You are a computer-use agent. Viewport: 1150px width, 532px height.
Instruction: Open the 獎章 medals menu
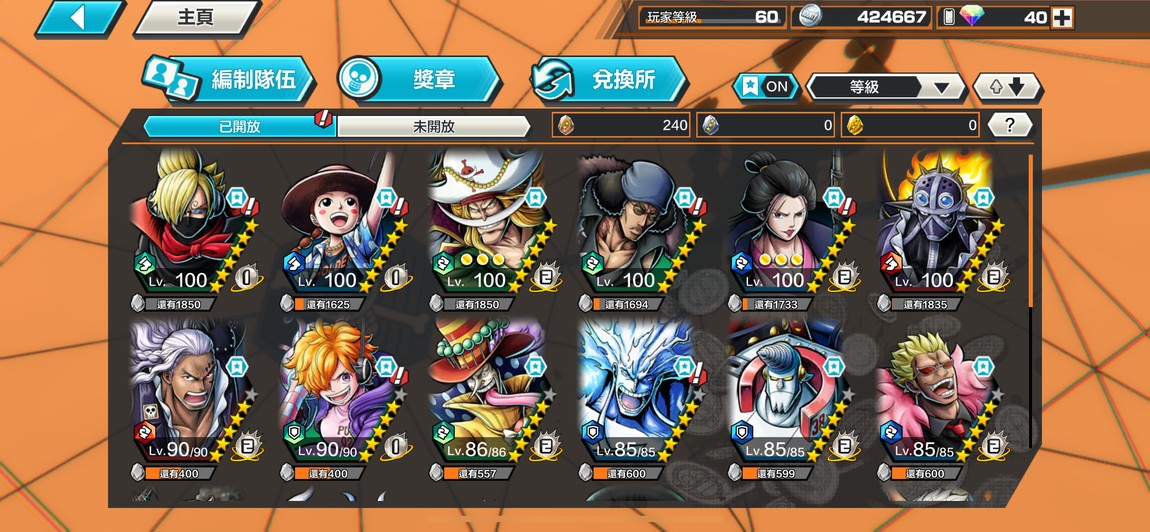(x=418, y=80)
